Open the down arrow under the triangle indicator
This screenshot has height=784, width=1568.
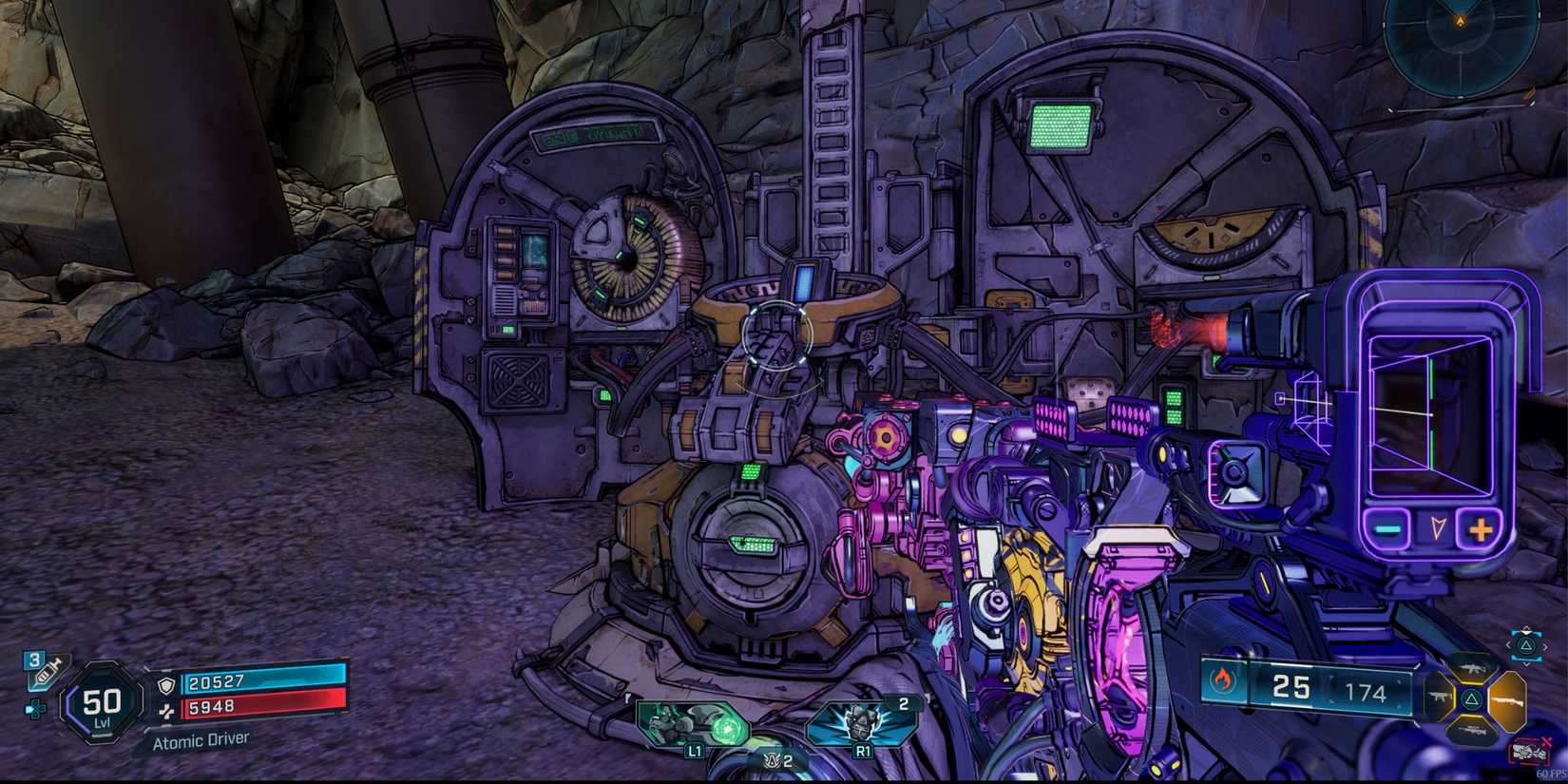click(1527, 664)
